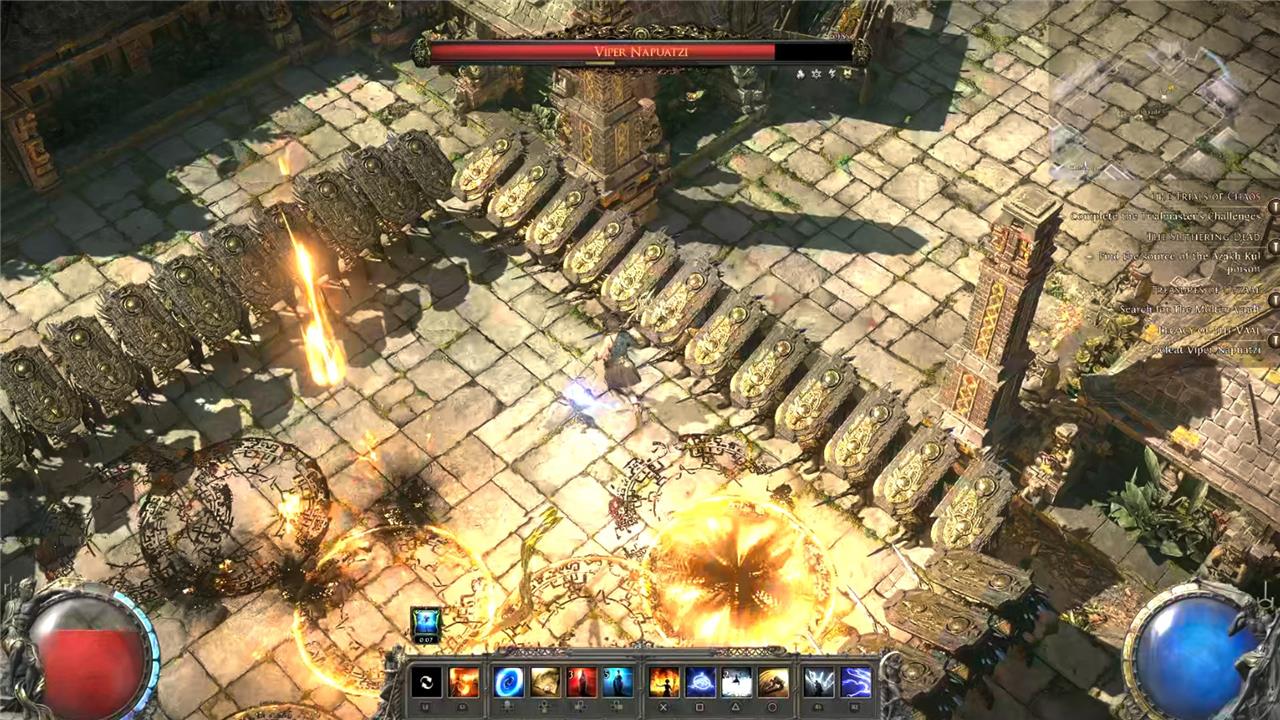Fire the blue lightning bolt skill

pos(855,682)
